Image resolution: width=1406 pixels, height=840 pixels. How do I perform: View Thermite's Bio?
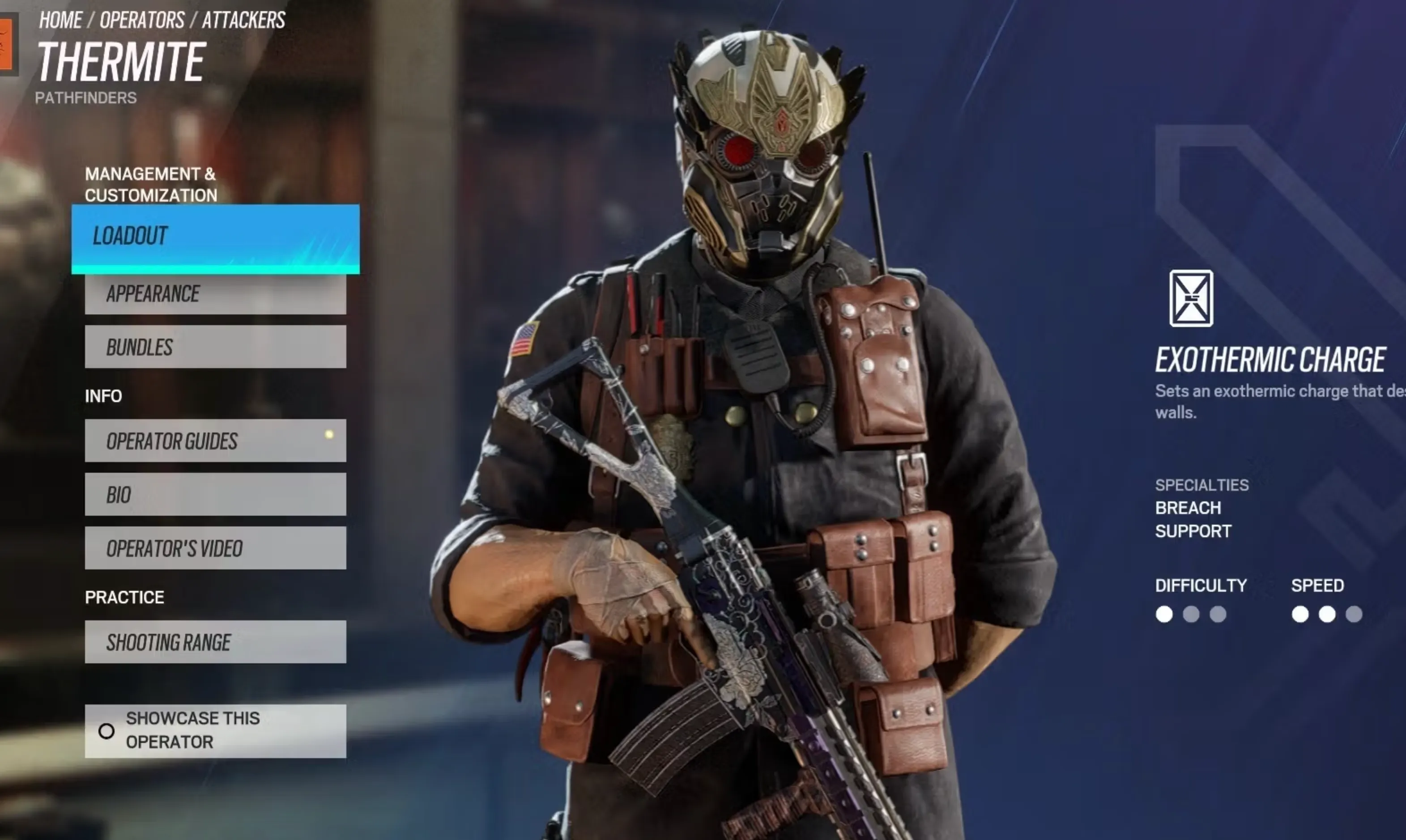coord(215,494)
